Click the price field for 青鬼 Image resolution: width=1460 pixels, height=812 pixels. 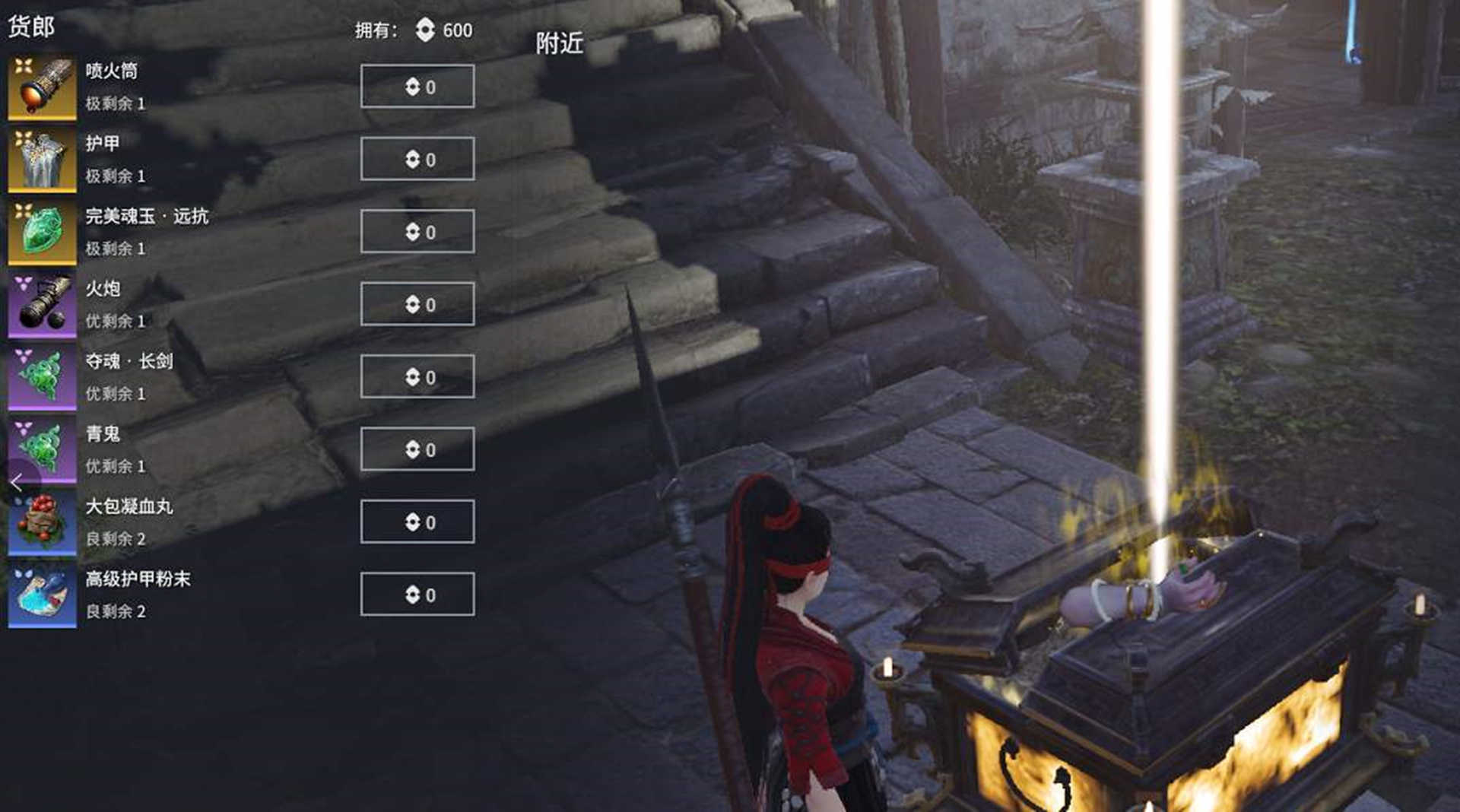click(x=417, y=449)
